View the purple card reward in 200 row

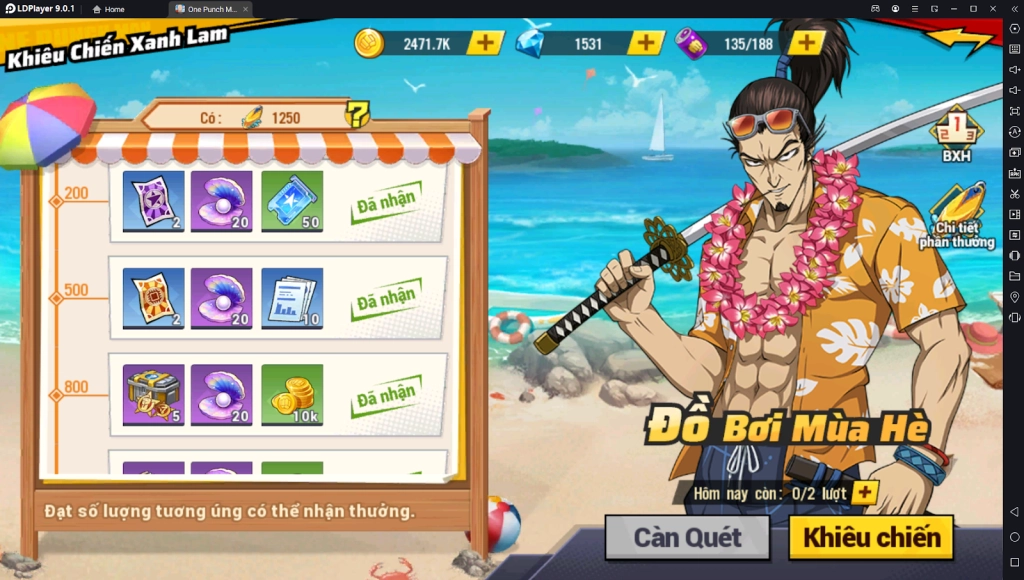(154, 201)
